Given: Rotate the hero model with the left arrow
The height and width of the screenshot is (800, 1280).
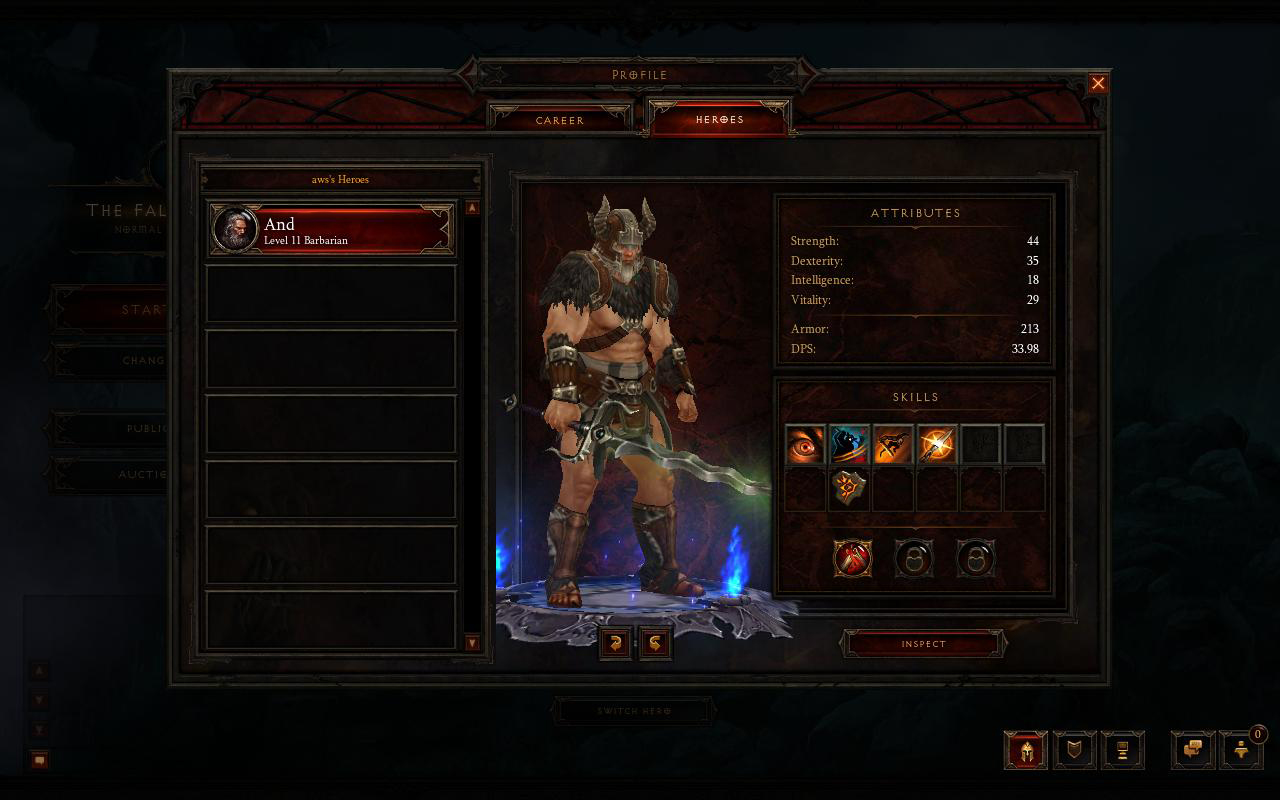Looking at the screenshot, I should pyautogui.click(x=615, y=643).
